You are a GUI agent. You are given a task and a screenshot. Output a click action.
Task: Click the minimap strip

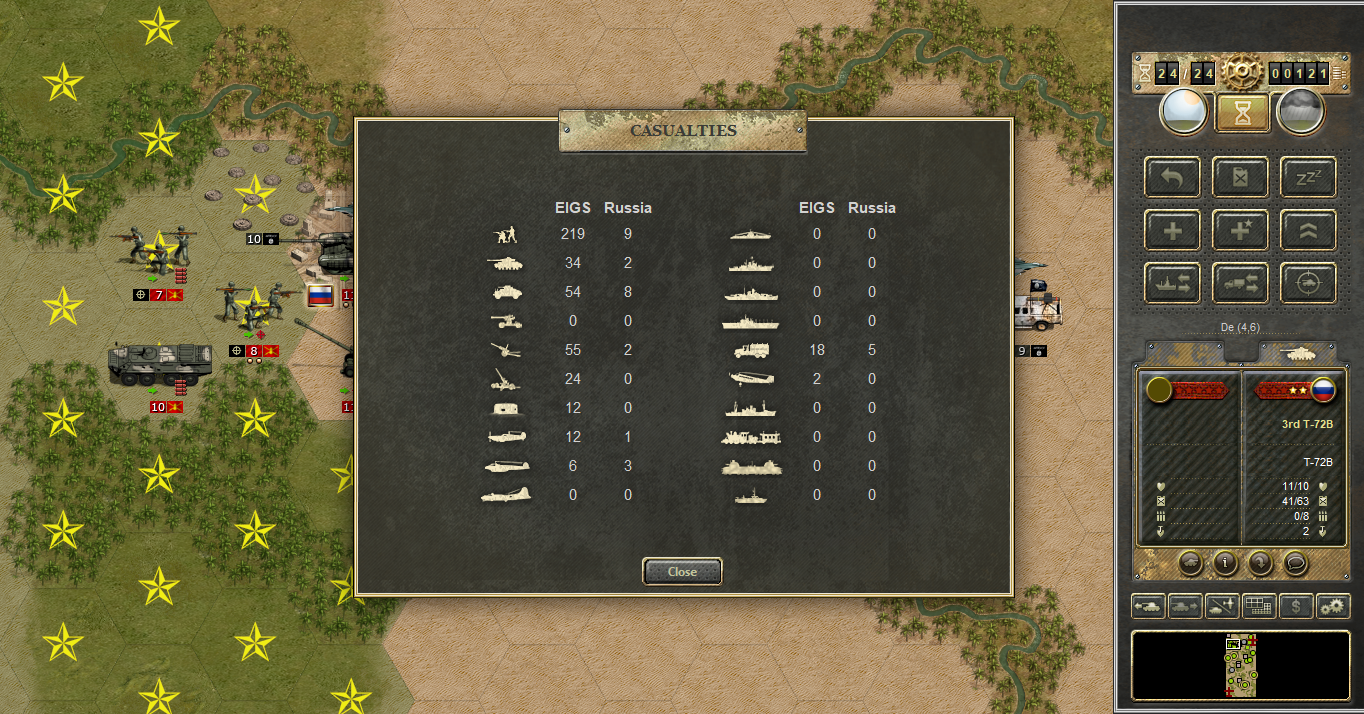tap(1240, 665)
